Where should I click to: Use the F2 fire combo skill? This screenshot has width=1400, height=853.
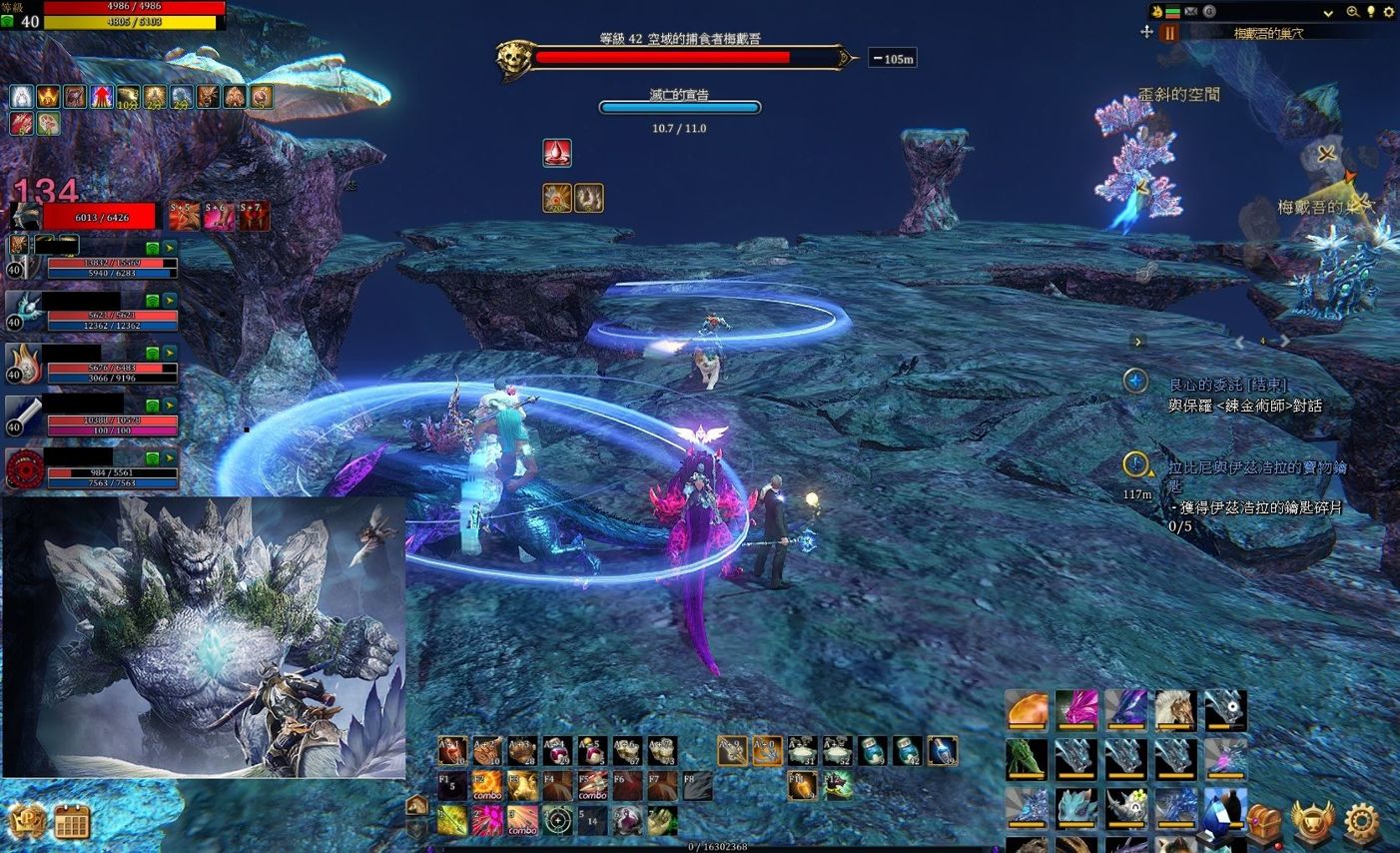point(487,786)
